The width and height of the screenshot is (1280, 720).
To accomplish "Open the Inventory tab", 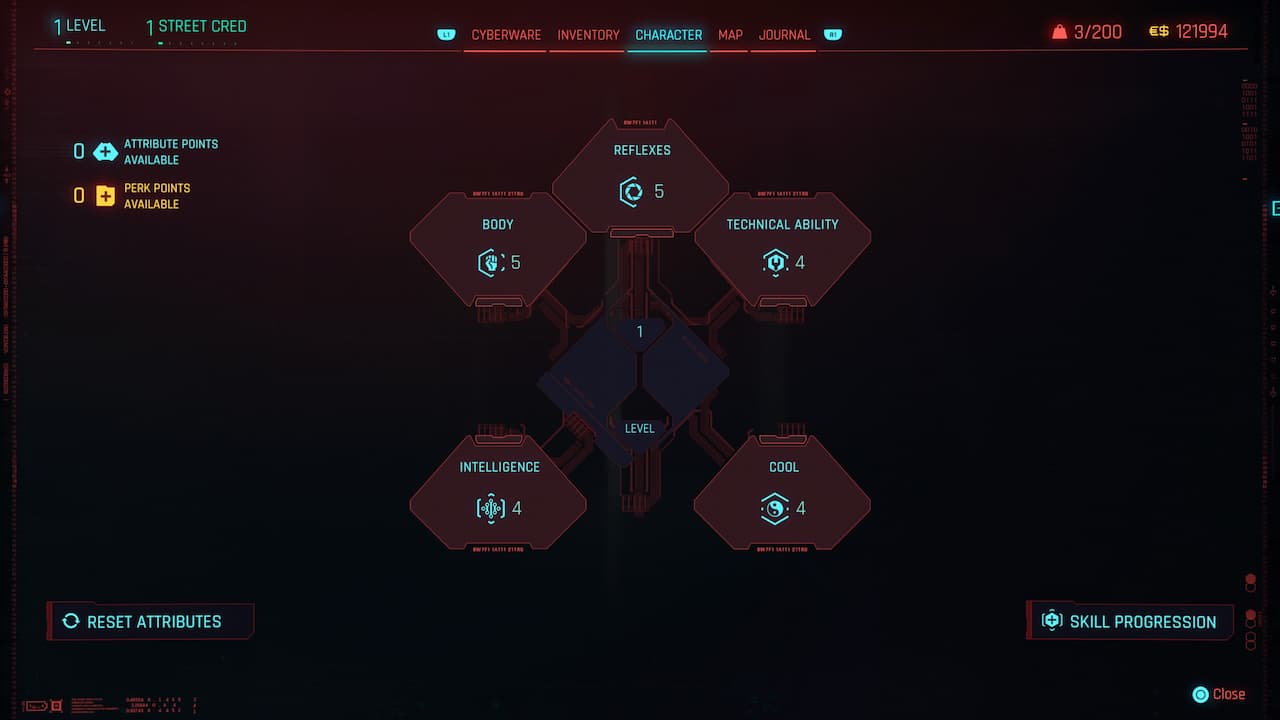I will coord(587,35).
